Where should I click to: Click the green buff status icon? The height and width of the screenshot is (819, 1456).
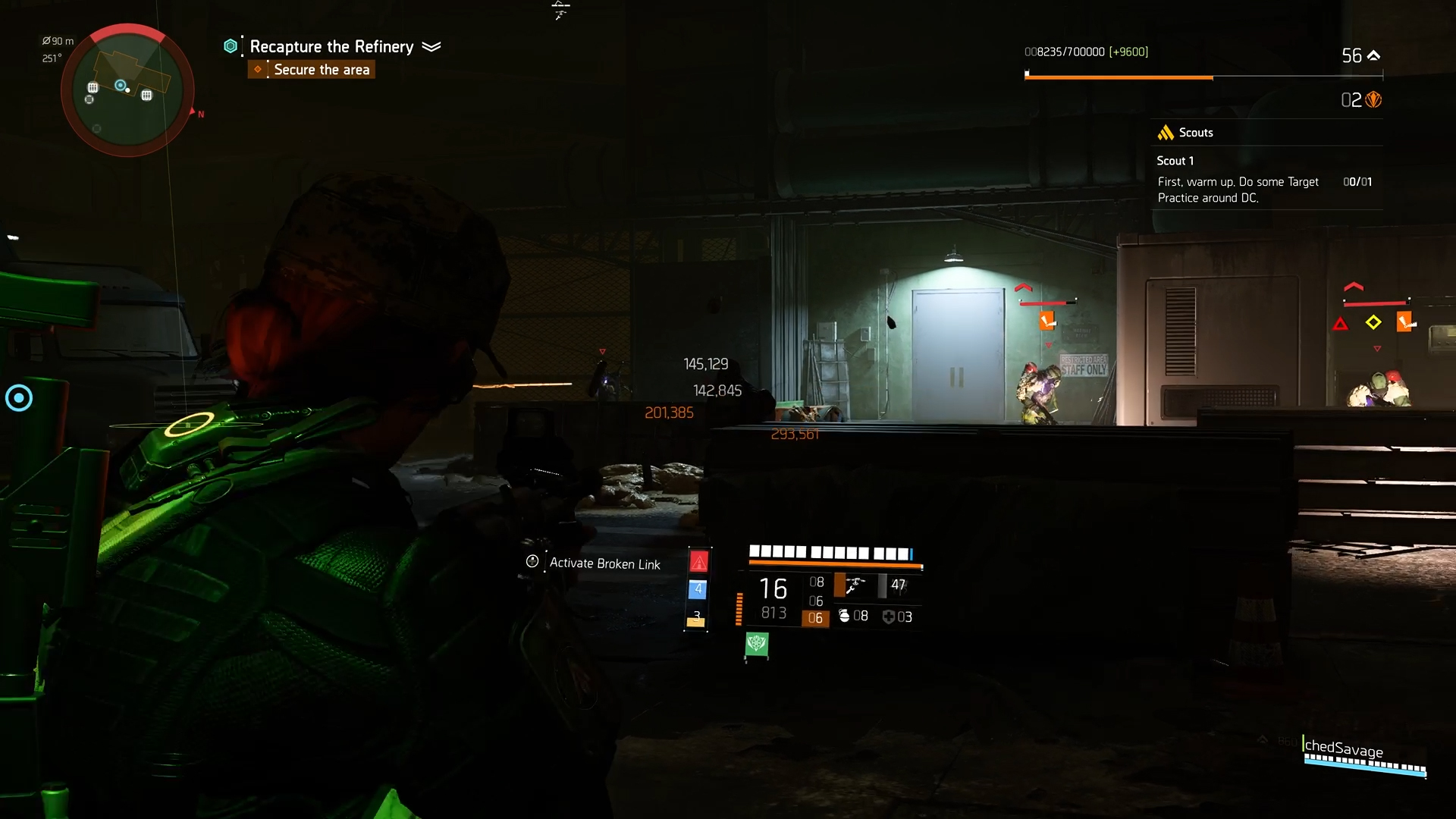(756, 645)
